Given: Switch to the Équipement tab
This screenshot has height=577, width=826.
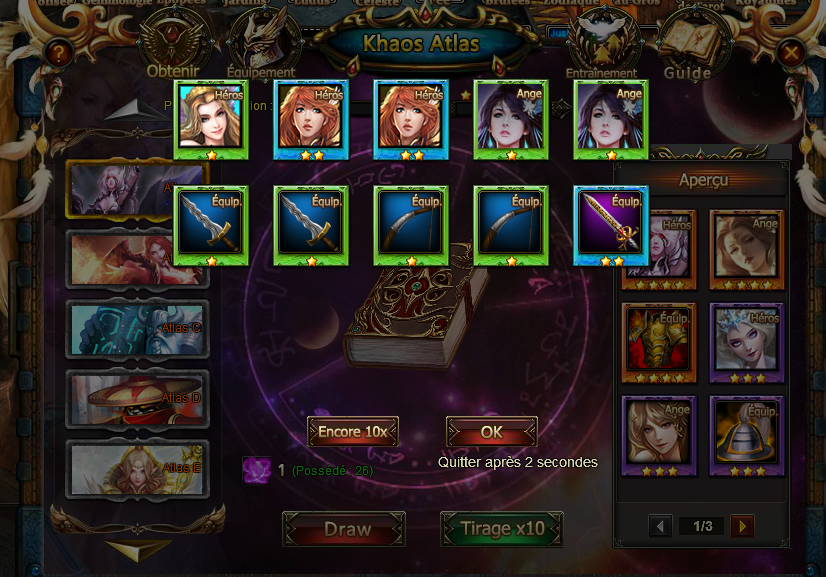Looking at the screenshot, I should point(260,47).
